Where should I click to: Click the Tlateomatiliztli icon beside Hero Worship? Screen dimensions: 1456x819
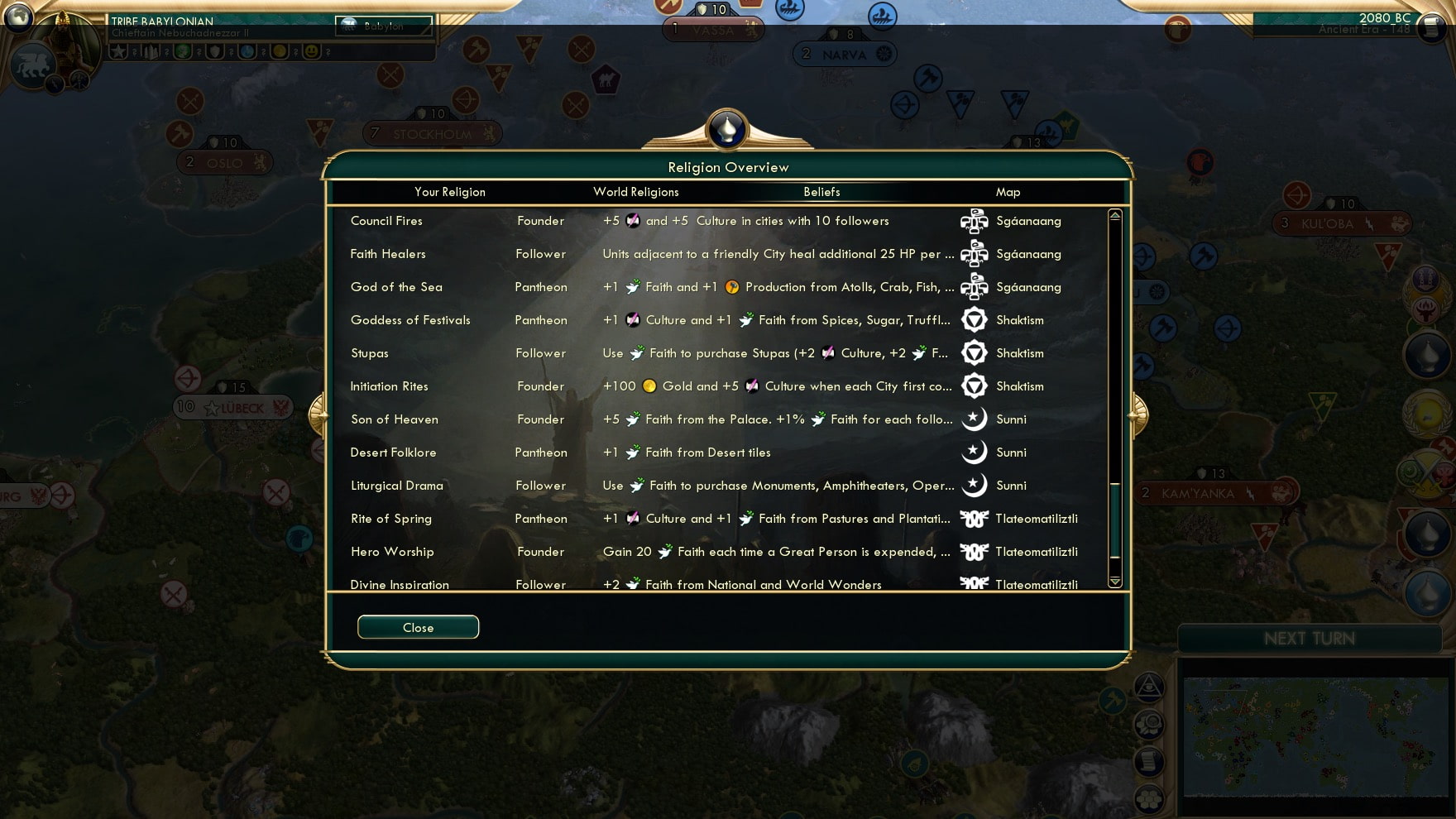tap(975, 552)
